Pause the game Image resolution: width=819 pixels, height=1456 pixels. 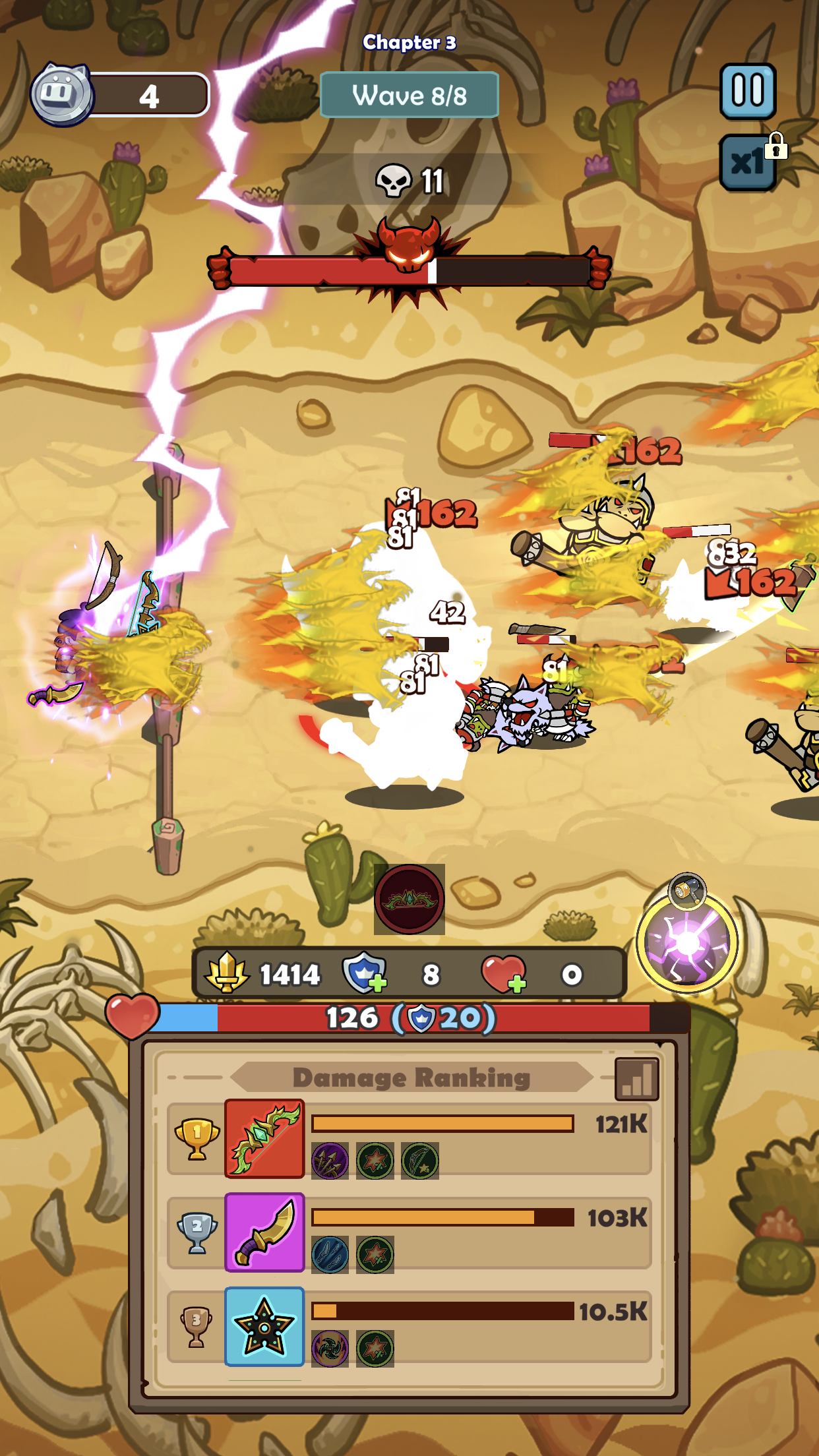[747, 91]
